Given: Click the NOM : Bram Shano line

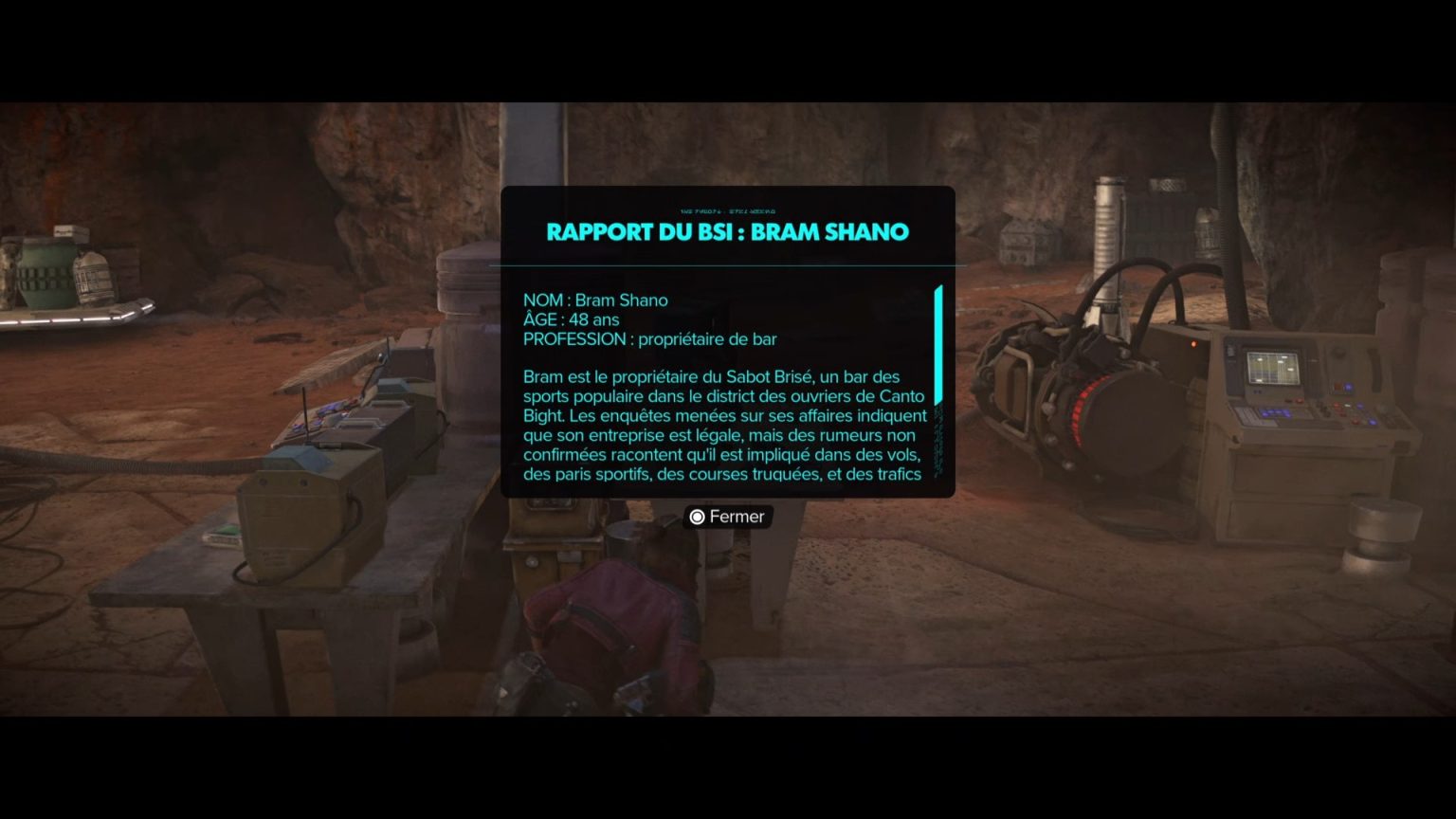Looking at the screenshot, I should click(596, 300).
